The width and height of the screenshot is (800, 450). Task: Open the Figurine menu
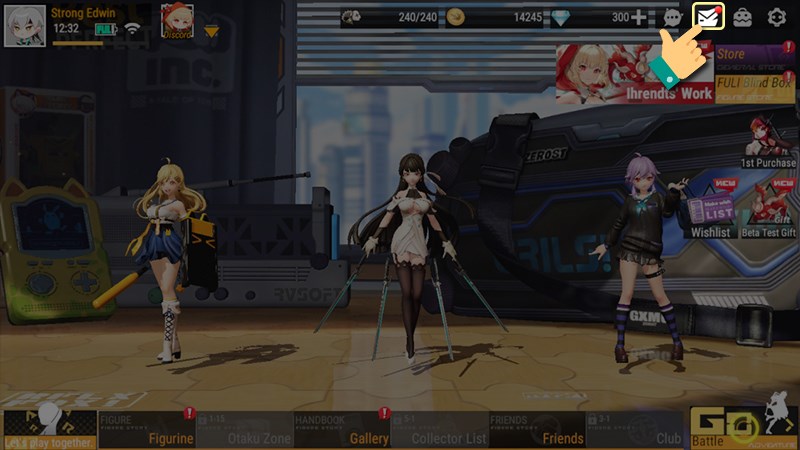147,430
